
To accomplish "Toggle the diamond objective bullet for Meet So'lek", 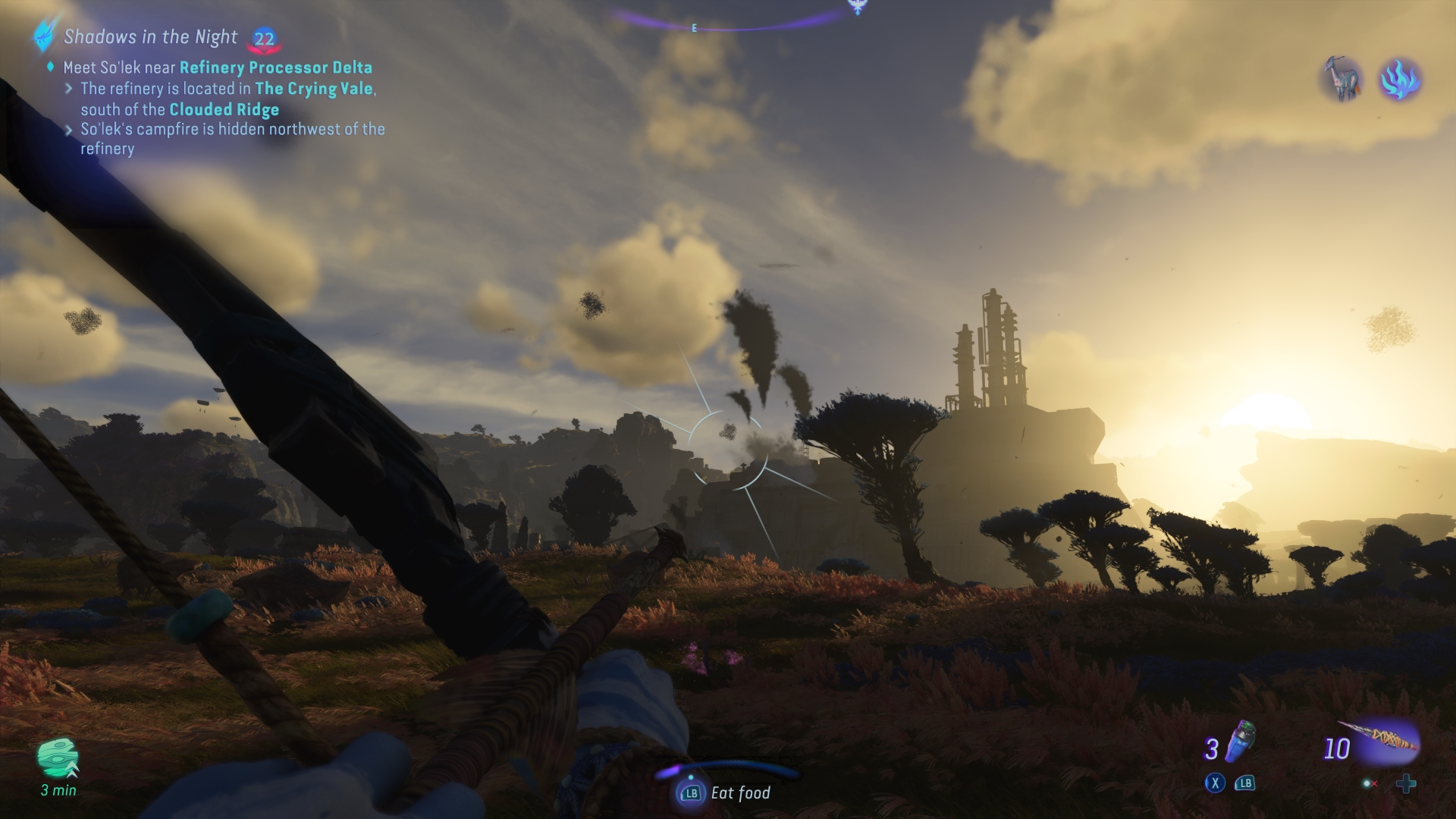I will tap(51, 67).
